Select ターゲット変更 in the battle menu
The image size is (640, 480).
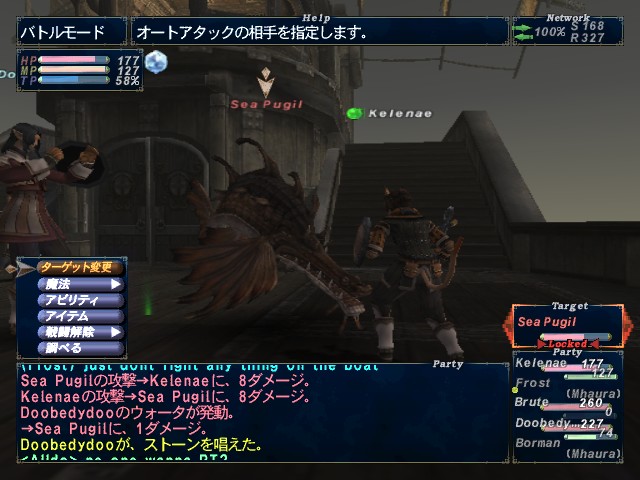80,268
